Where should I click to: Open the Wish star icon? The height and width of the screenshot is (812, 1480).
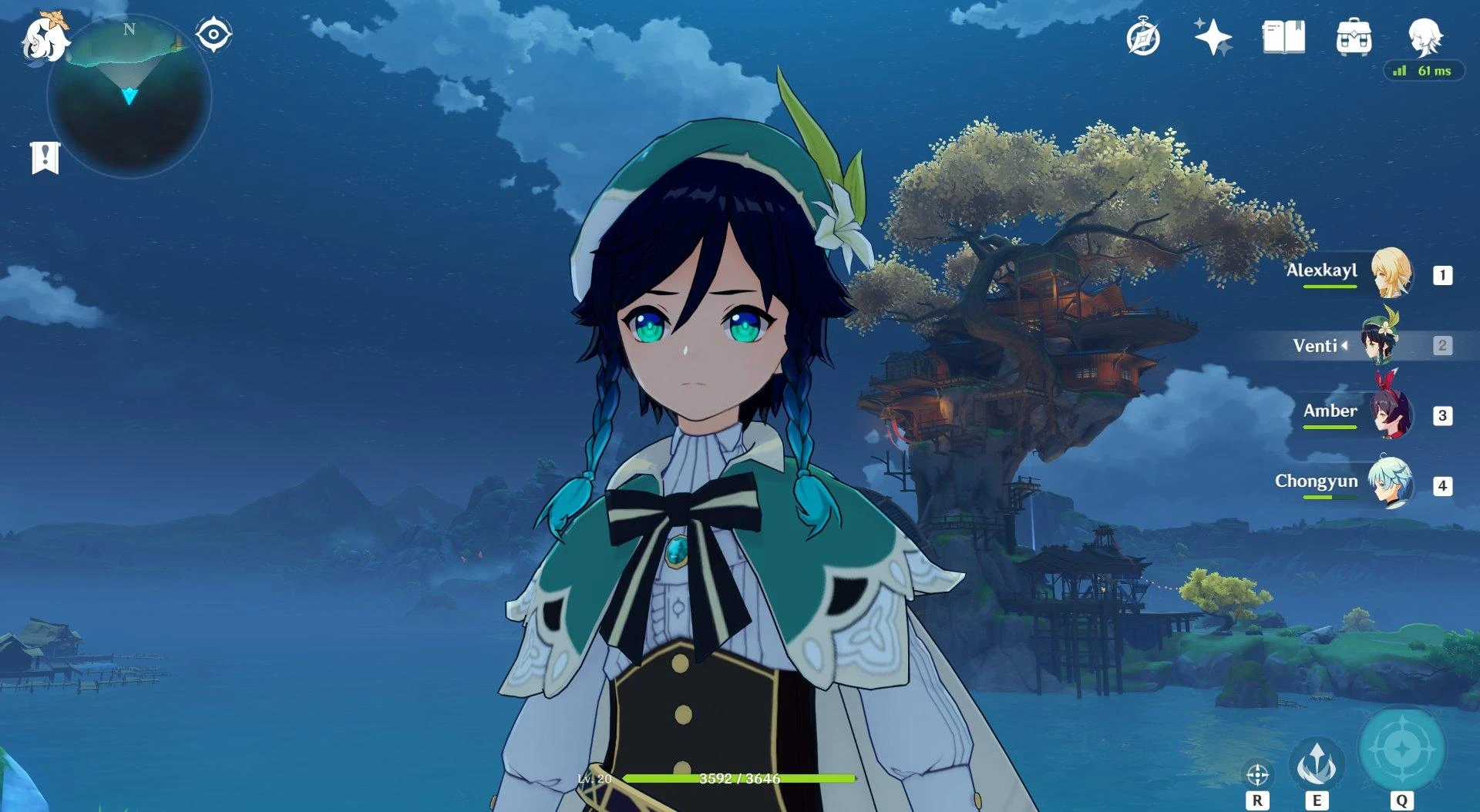point(1213,37)
